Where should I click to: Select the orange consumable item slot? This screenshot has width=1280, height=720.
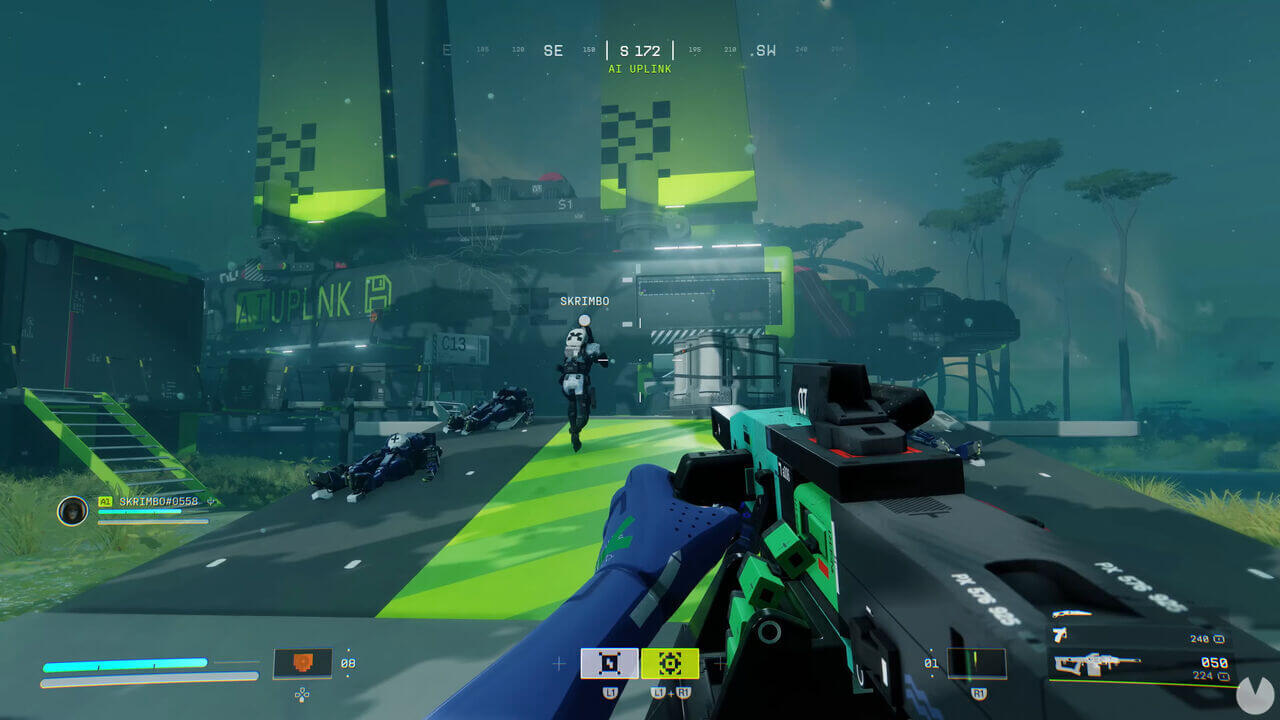pyautogui.click(x=303, y=663)
